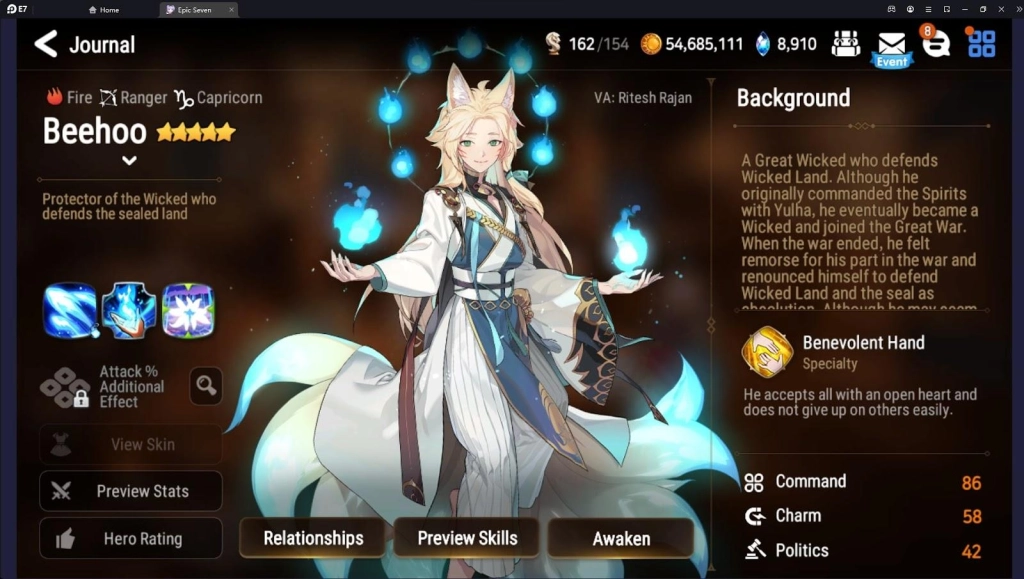
Task: Go back from the Journal screen
Action: click(x=46, y=44)
